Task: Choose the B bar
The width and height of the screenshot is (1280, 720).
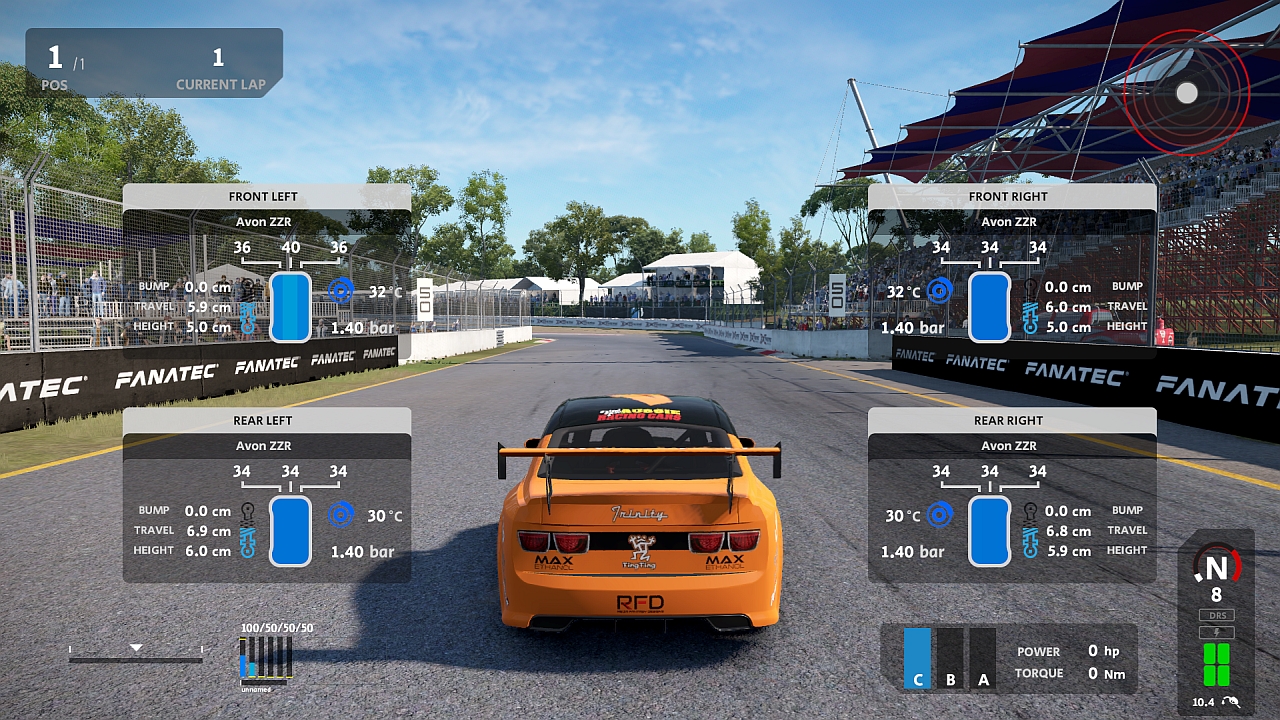Action: tap(950, 659)
